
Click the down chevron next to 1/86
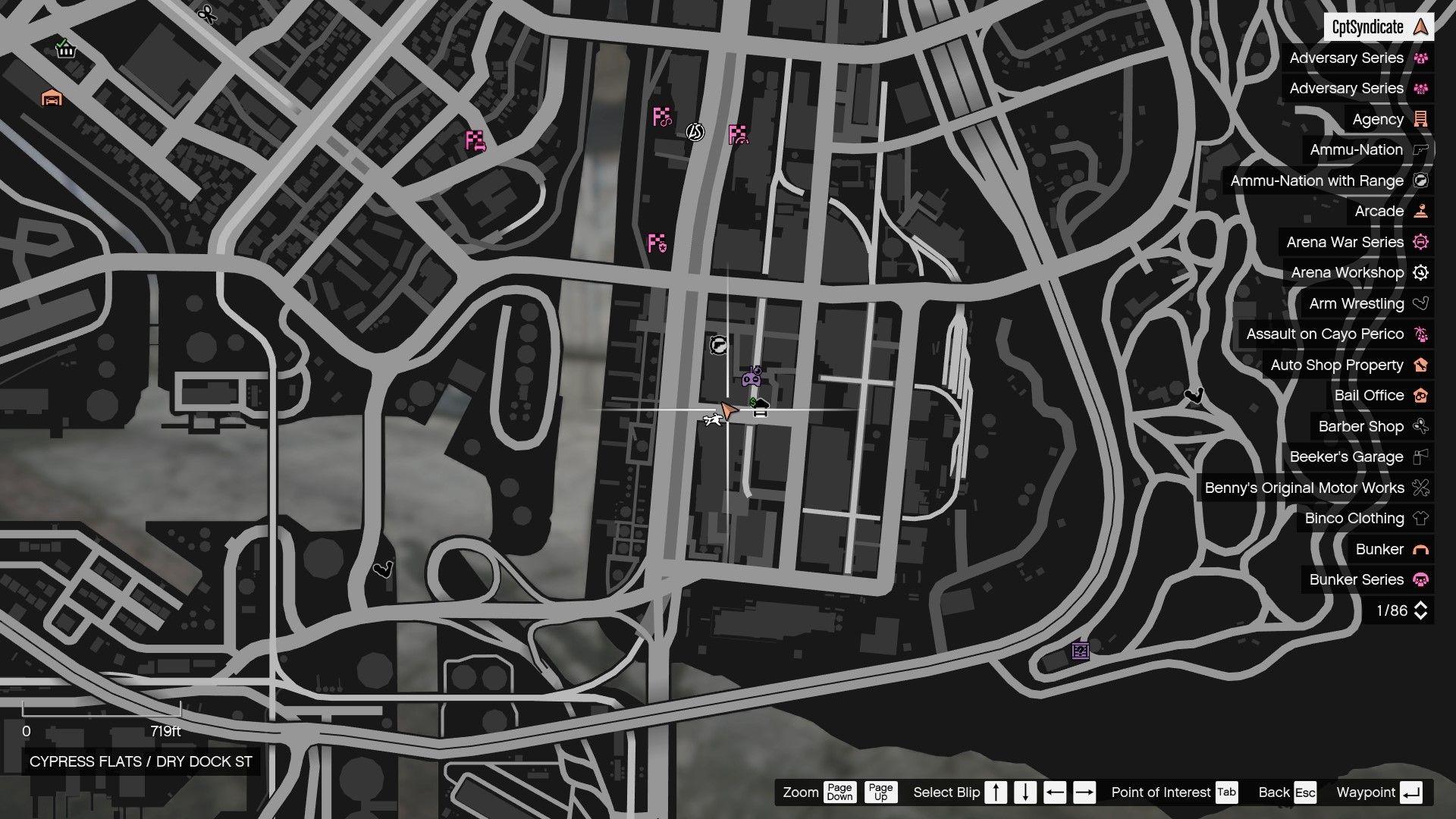[1421, 616]
